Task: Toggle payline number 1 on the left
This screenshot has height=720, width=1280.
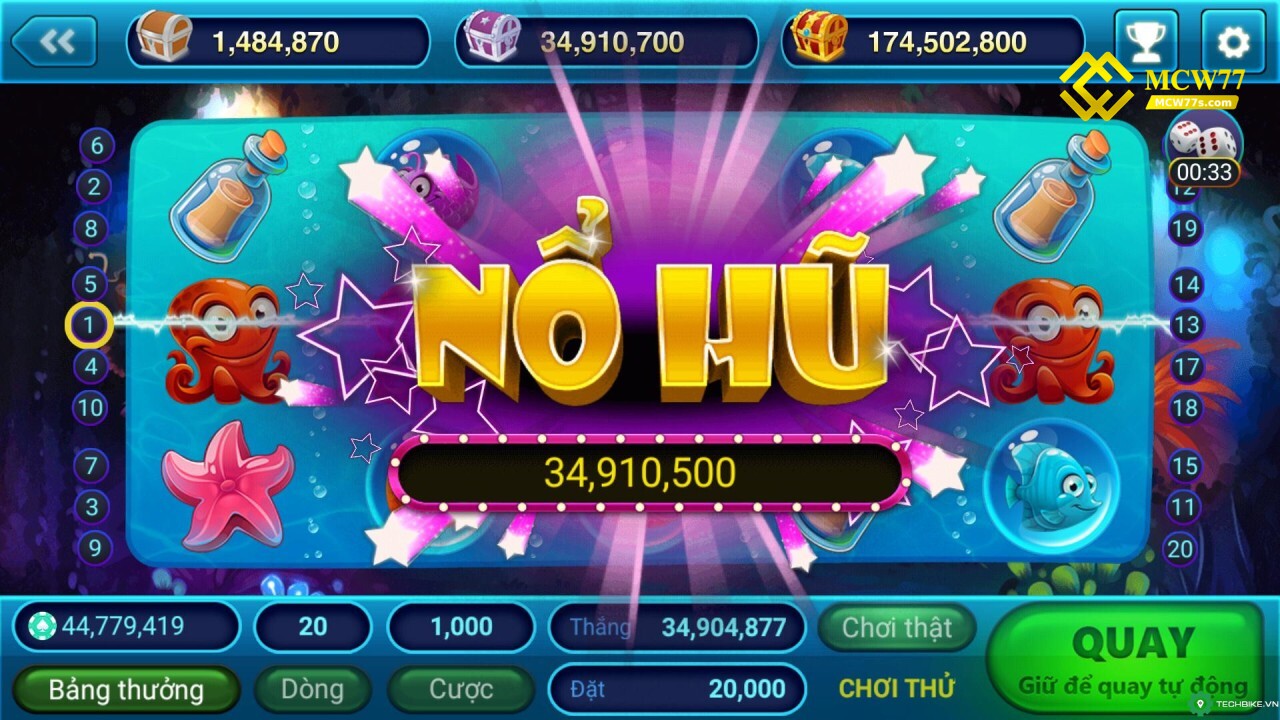Action: pos(88,324)
